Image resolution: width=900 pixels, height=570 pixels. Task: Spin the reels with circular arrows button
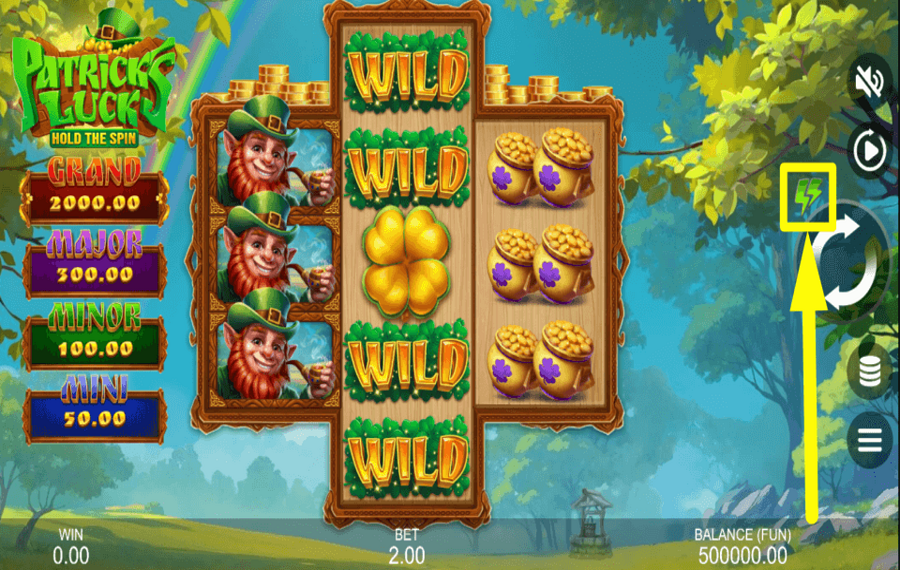click(852, 262)
